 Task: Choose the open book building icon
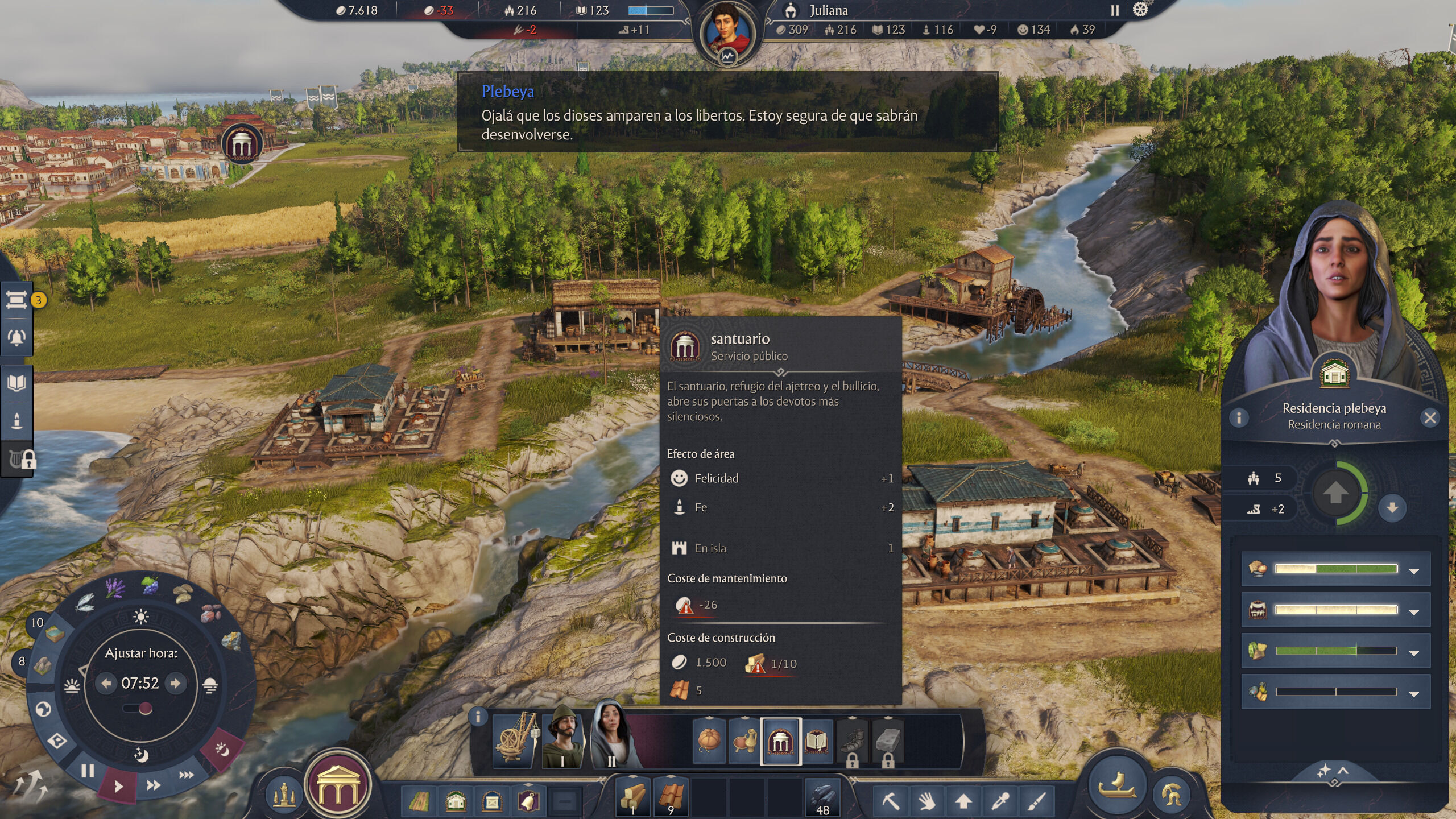click(x=816, y=742)
